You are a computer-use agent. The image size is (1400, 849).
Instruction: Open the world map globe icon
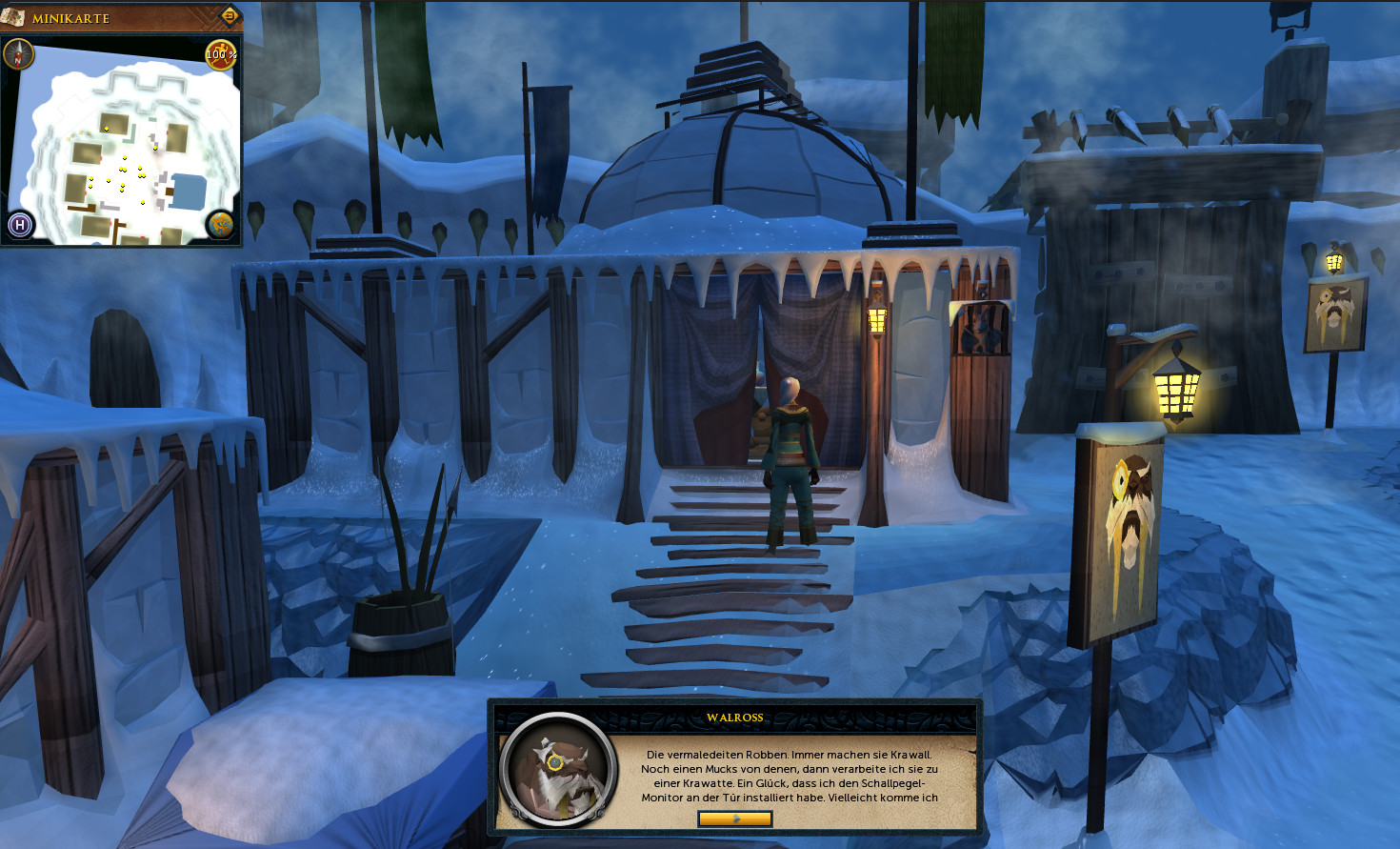pos(221,225)
